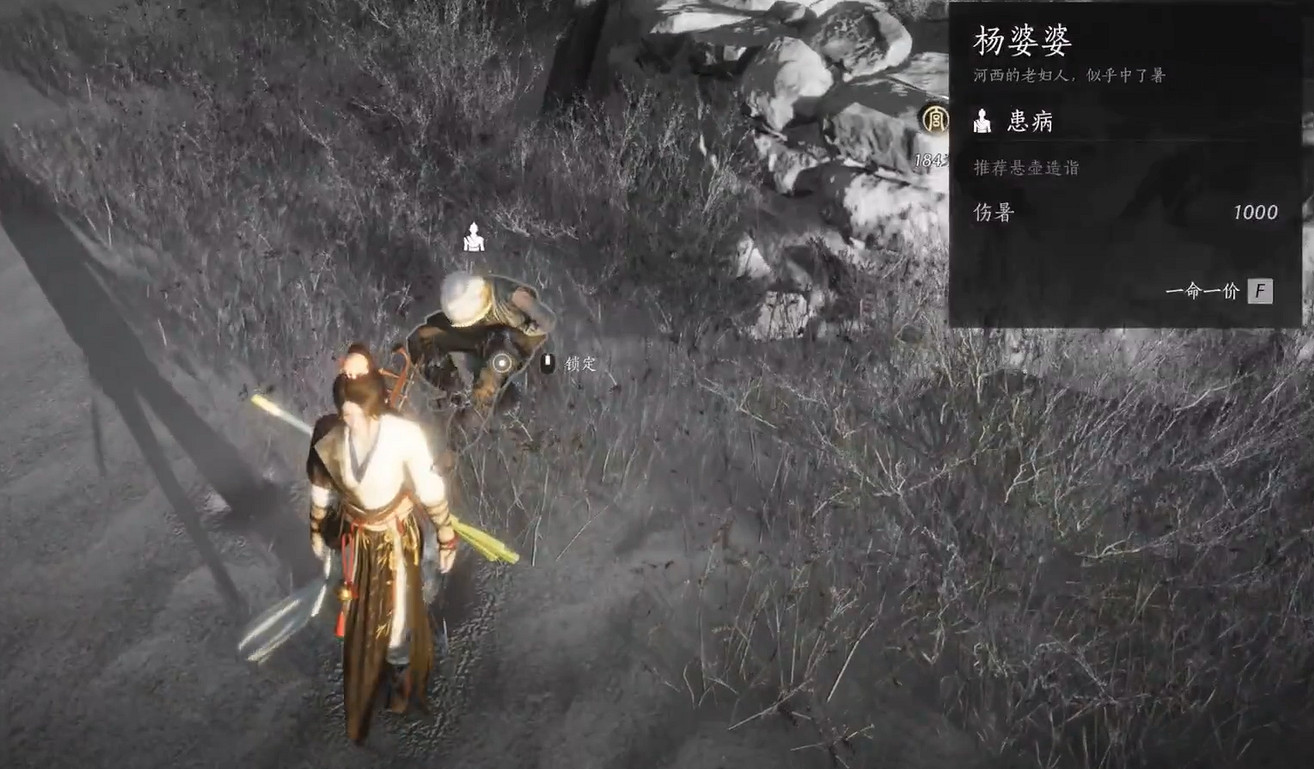Click the mouse-button icon next to 锁定
The width and height of the screenshot is (1314, 769).
click(548, 362)
